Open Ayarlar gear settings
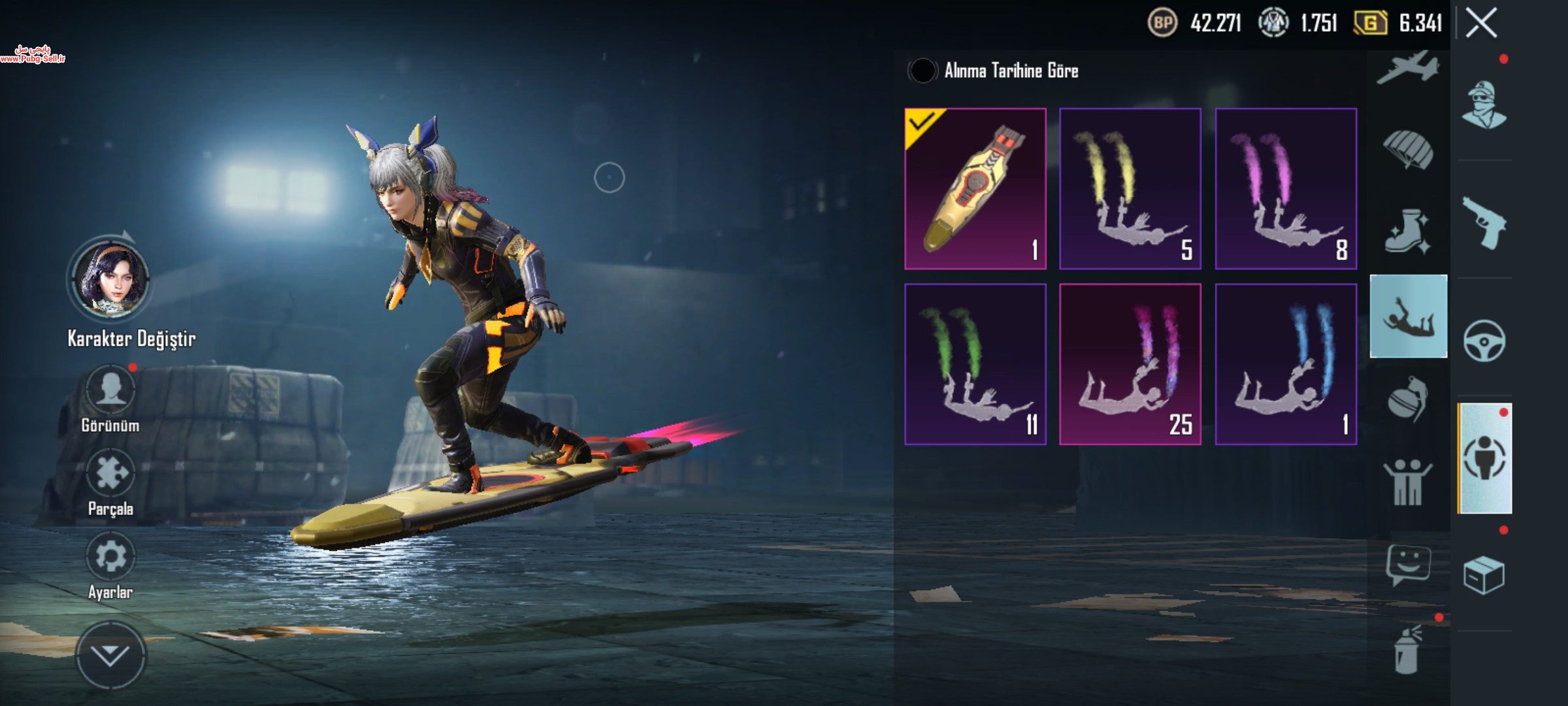 [x=110, y=557]
